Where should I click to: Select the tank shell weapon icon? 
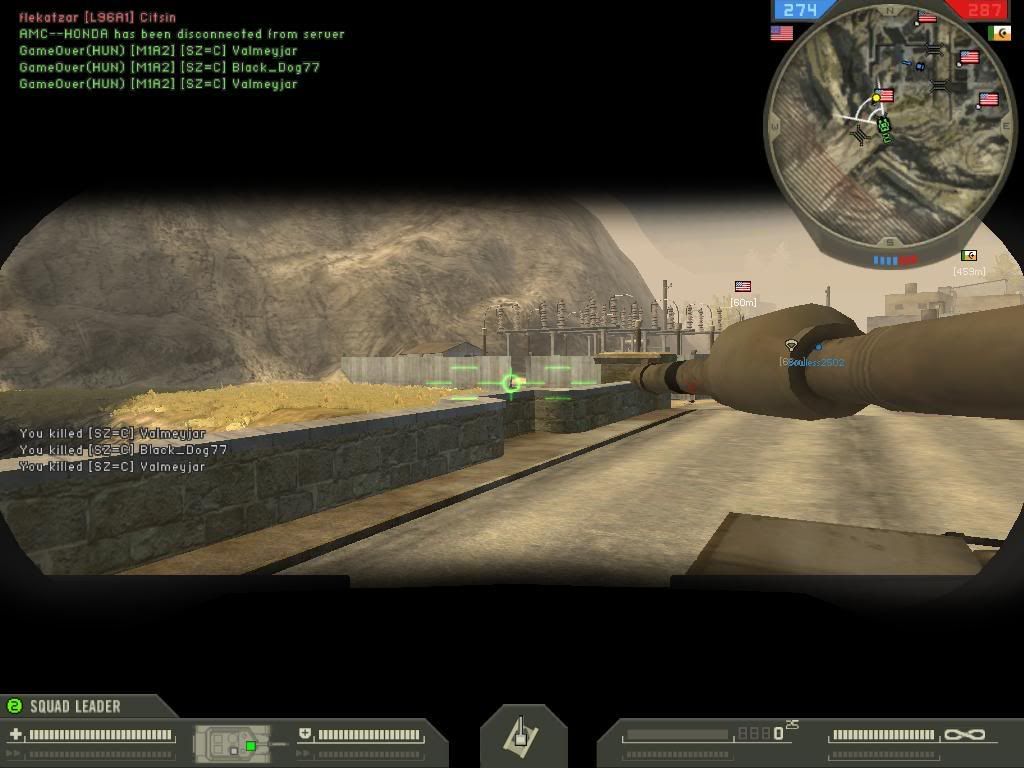tap(523, 735)
